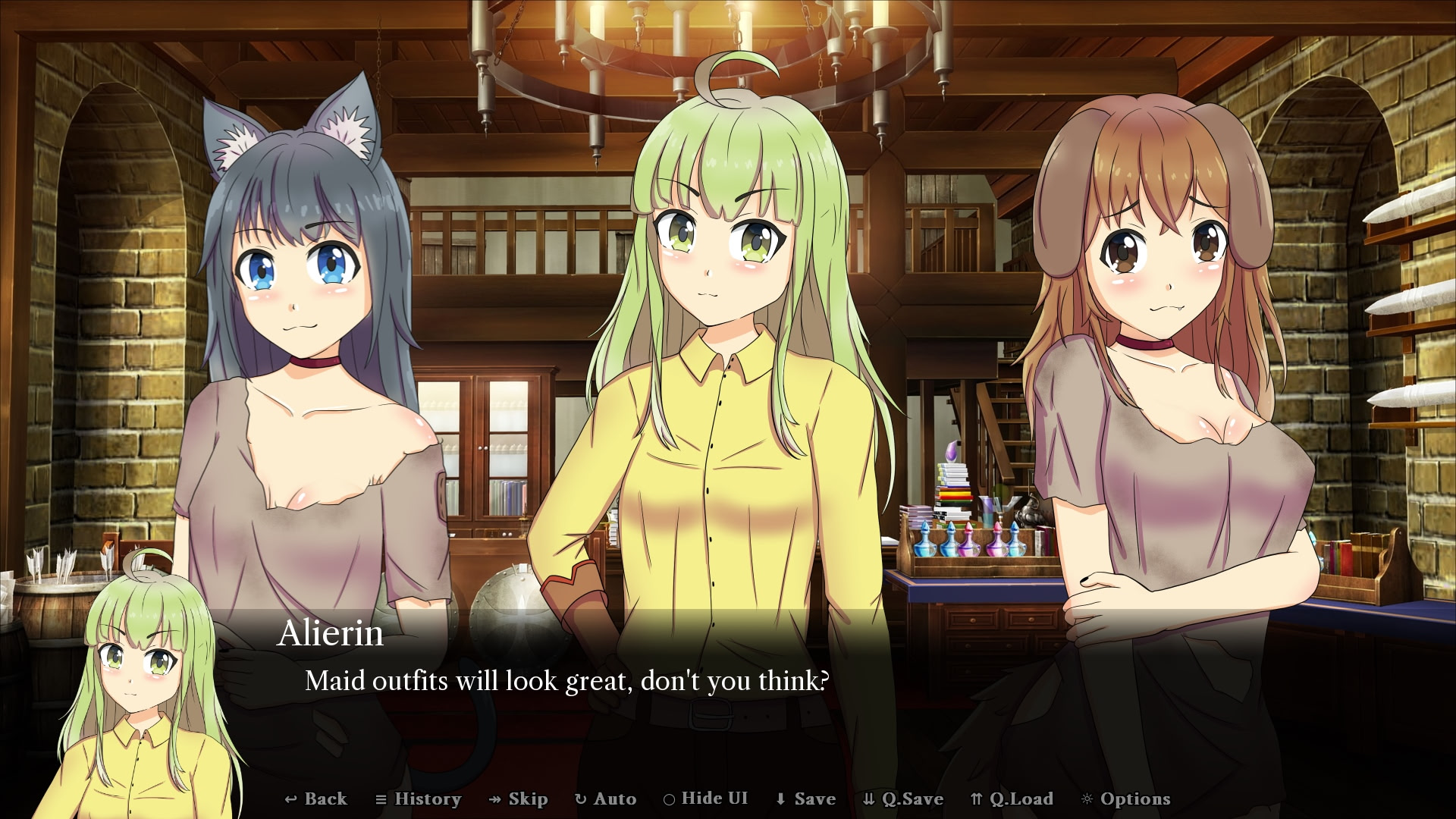The image size is (1456, 819).
Task: Open the dialogue History log
Action: click(x=419, y=799)
